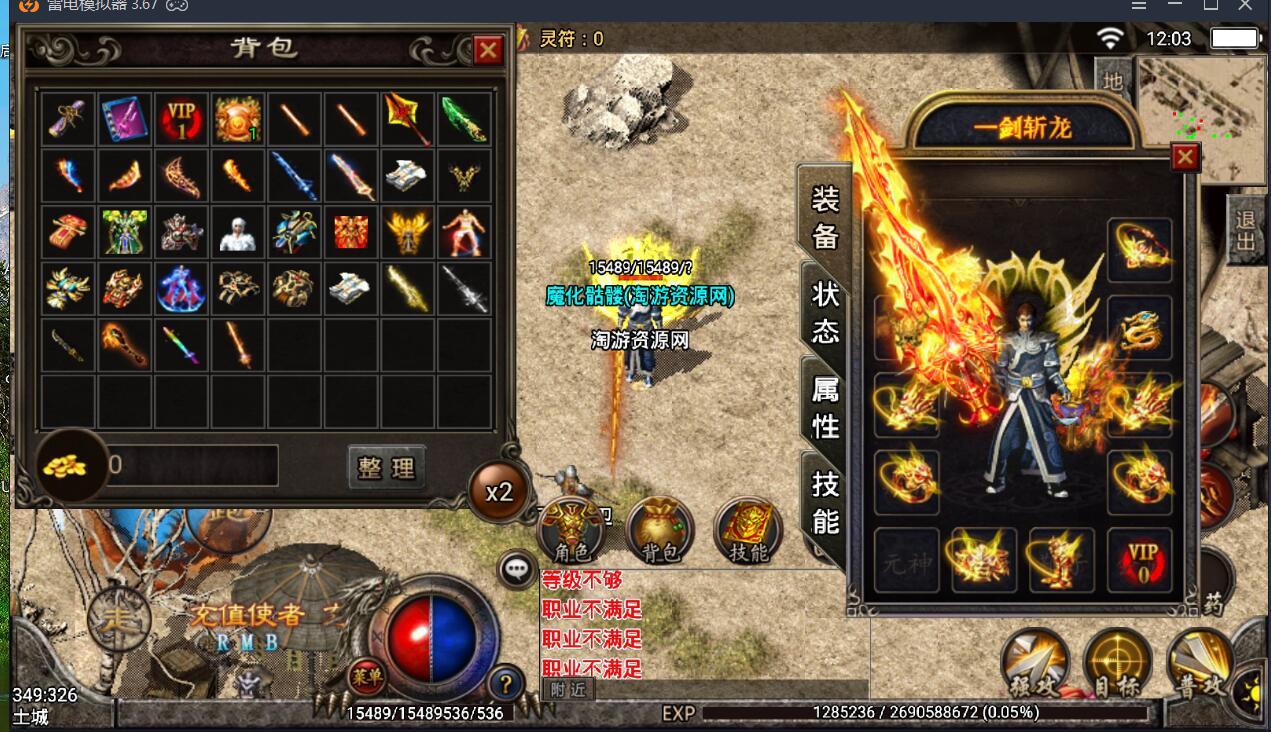The image size is (1271, 732).
Task: Toggle the x2 speed button
Action: coord(499,492)
